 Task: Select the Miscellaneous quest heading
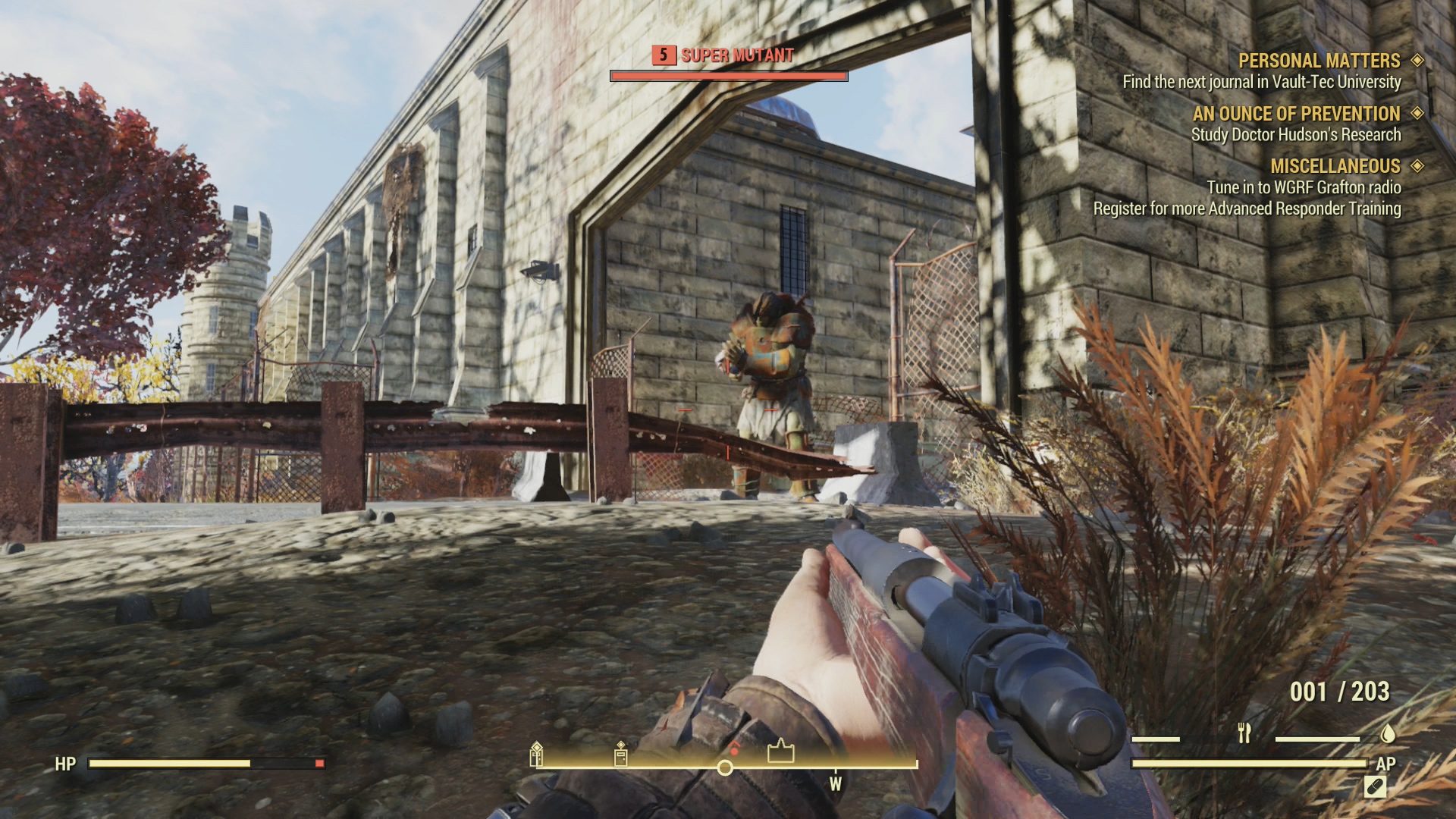coord(1335,166)
